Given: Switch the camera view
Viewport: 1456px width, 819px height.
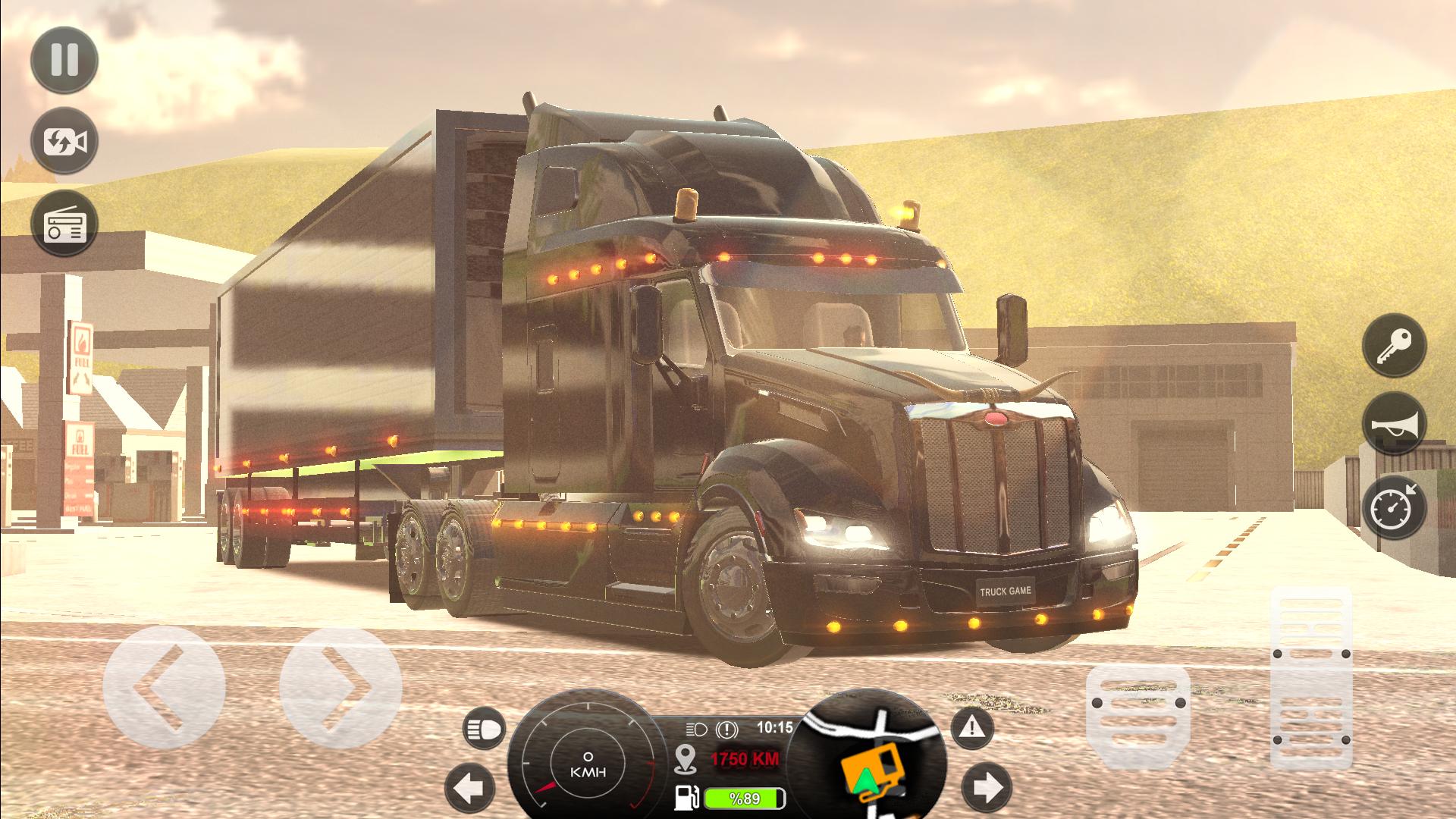Looking at the screenshot, I should [64, 142].
